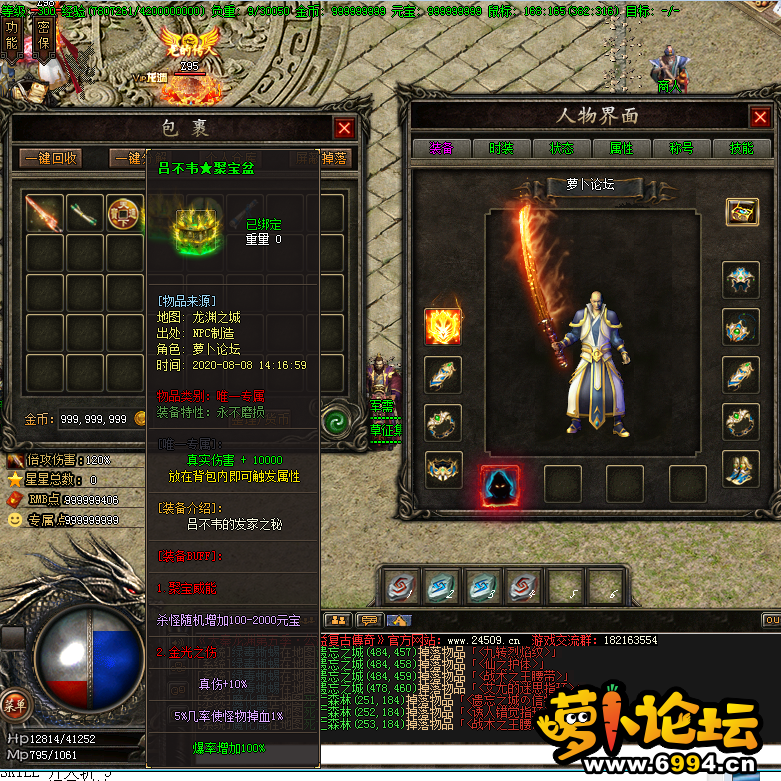Click the treasure chest icon in character panel
781x781 pixels.
point(741,212)
